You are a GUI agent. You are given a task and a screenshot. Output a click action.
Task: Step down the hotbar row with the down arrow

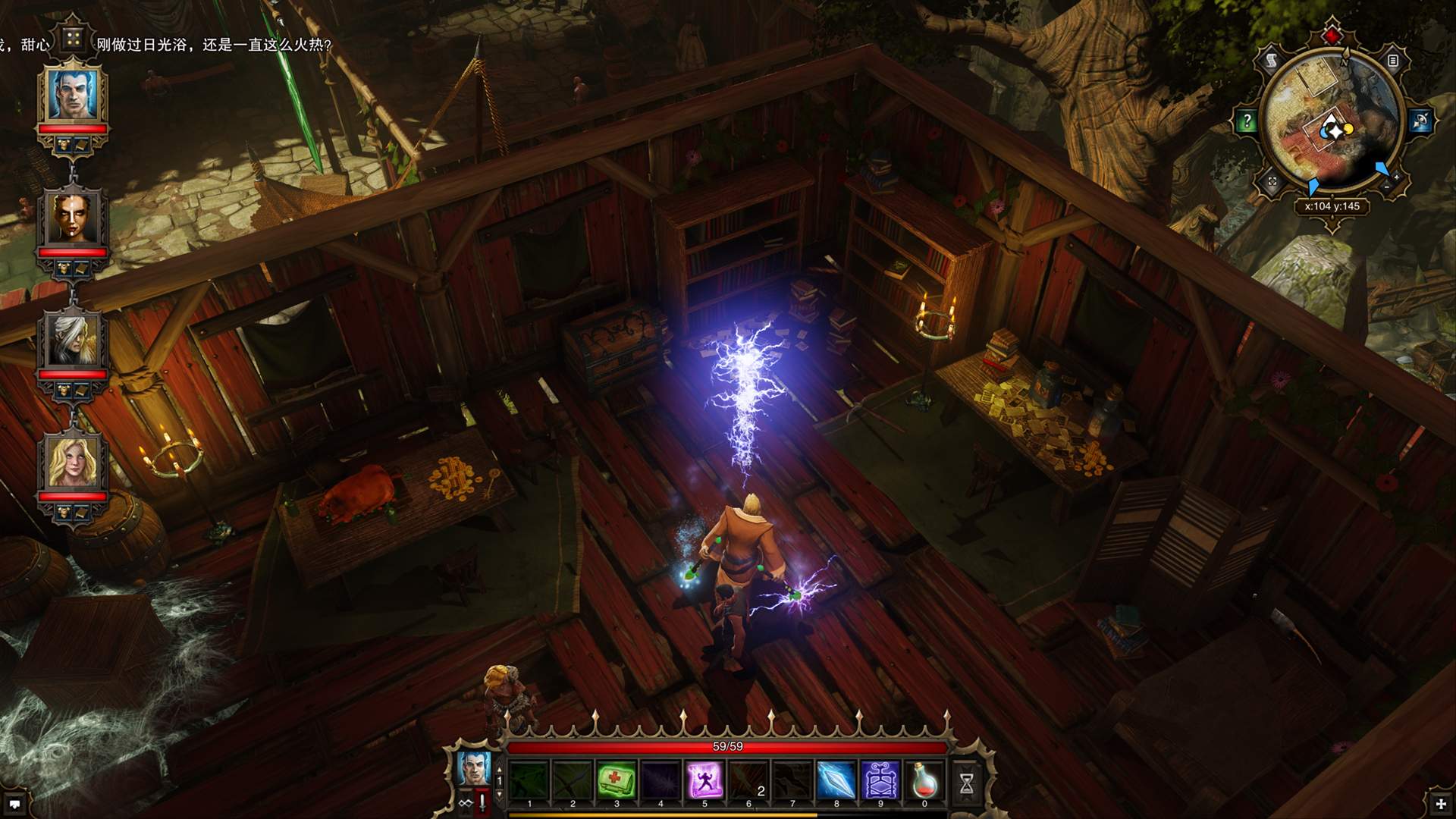point(498,794)
